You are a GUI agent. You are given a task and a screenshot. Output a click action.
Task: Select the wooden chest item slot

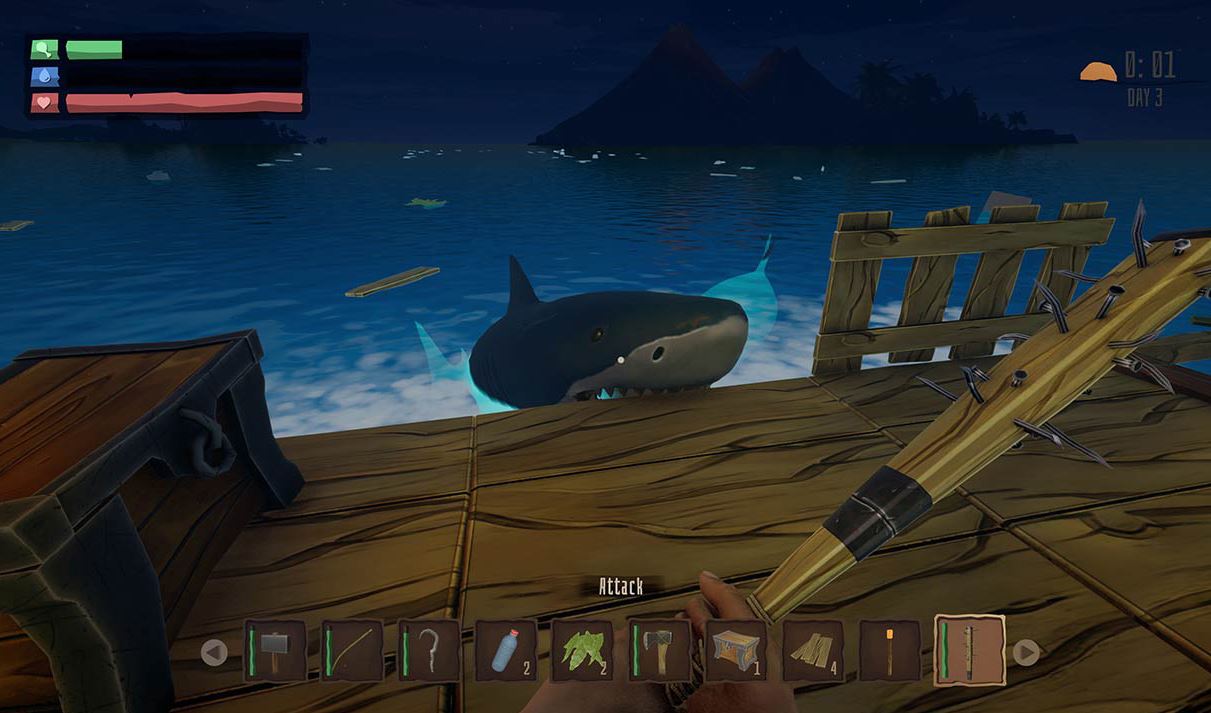coord(736,651)
